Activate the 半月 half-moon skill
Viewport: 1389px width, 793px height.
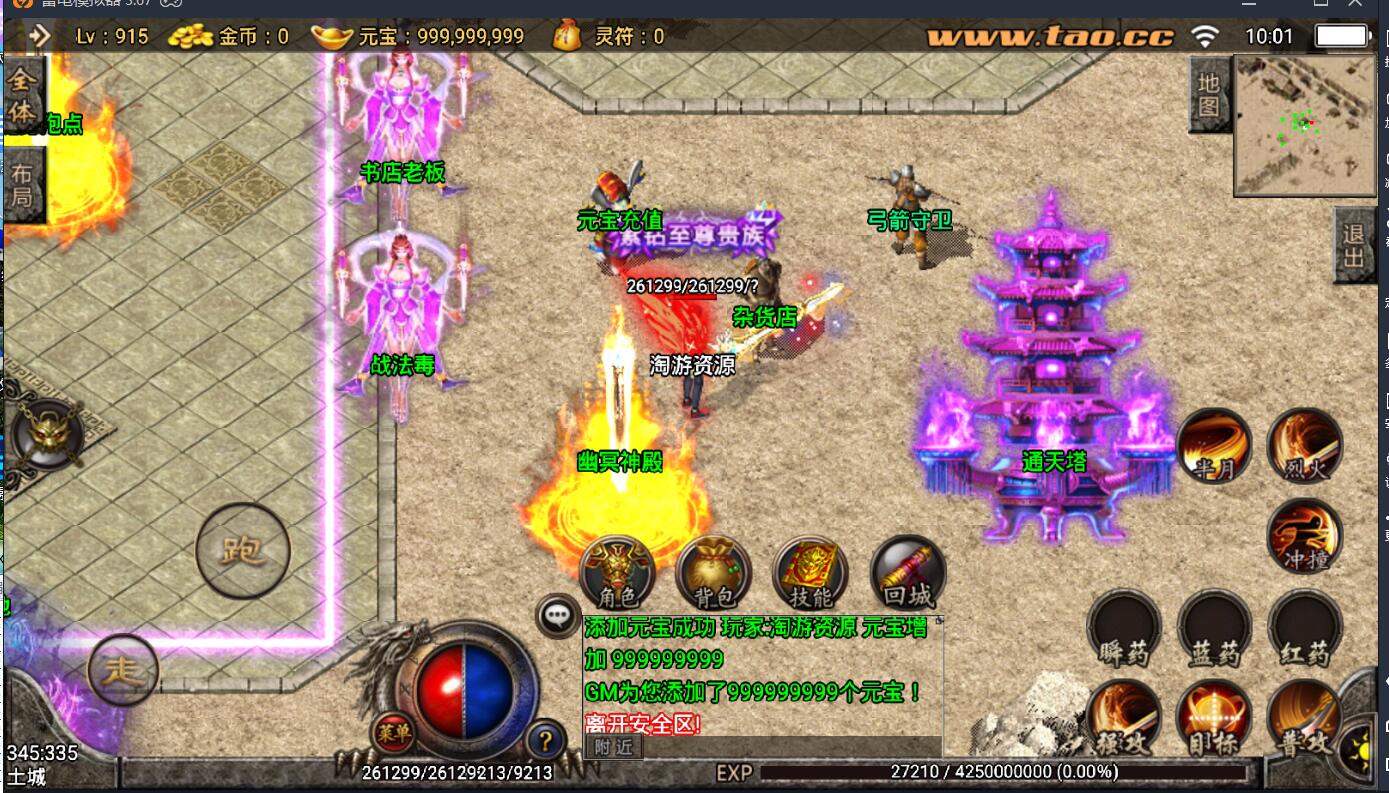(1214, 446)
